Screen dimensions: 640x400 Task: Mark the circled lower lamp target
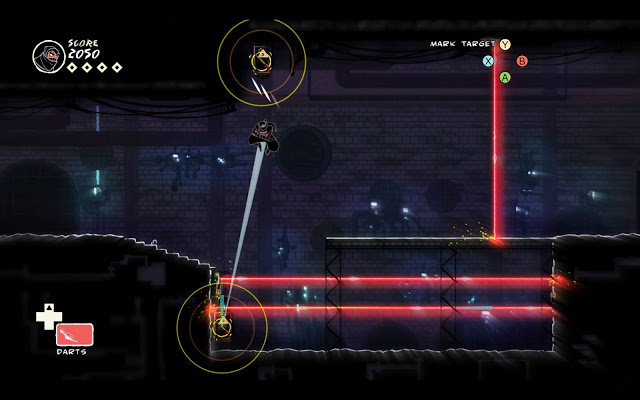coord(222,324)
